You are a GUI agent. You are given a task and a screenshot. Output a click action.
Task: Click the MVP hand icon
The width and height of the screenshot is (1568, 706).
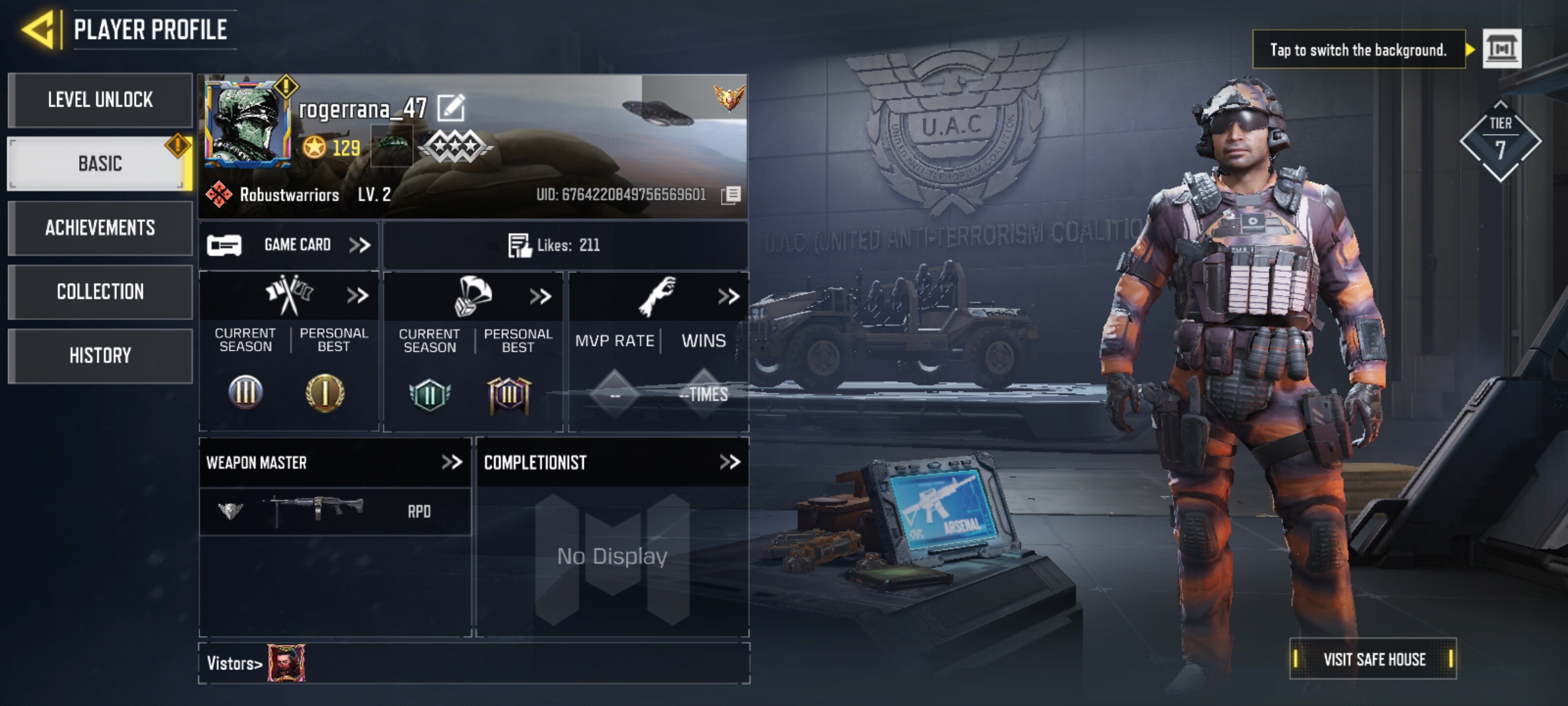(657, 295)
